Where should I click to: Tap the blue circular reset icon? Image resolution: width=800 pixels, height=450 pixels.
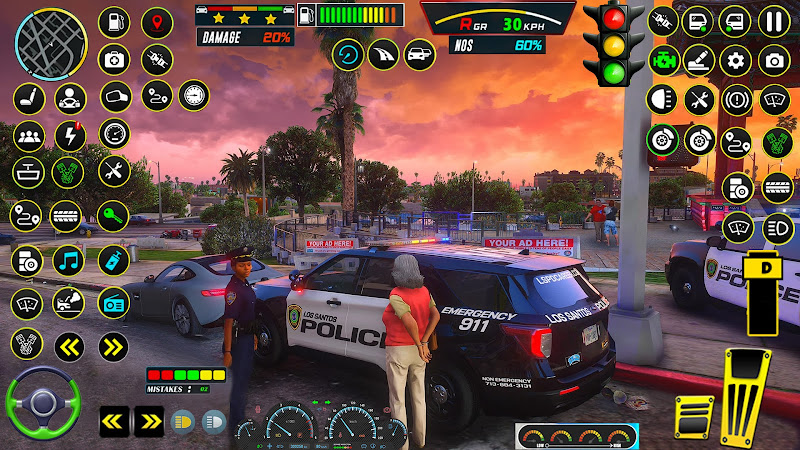(x=348, y=54)
